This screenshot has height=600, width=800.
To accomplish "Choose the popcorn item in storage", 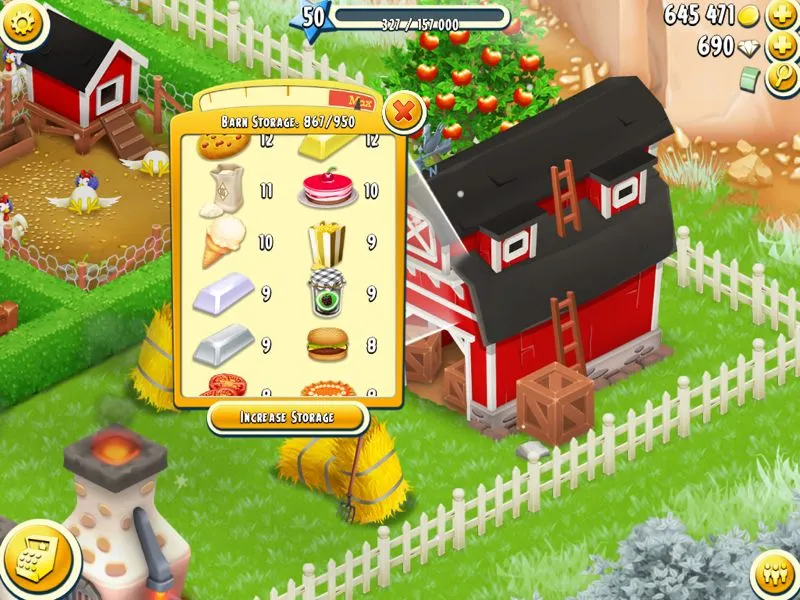I will [327, 242].
